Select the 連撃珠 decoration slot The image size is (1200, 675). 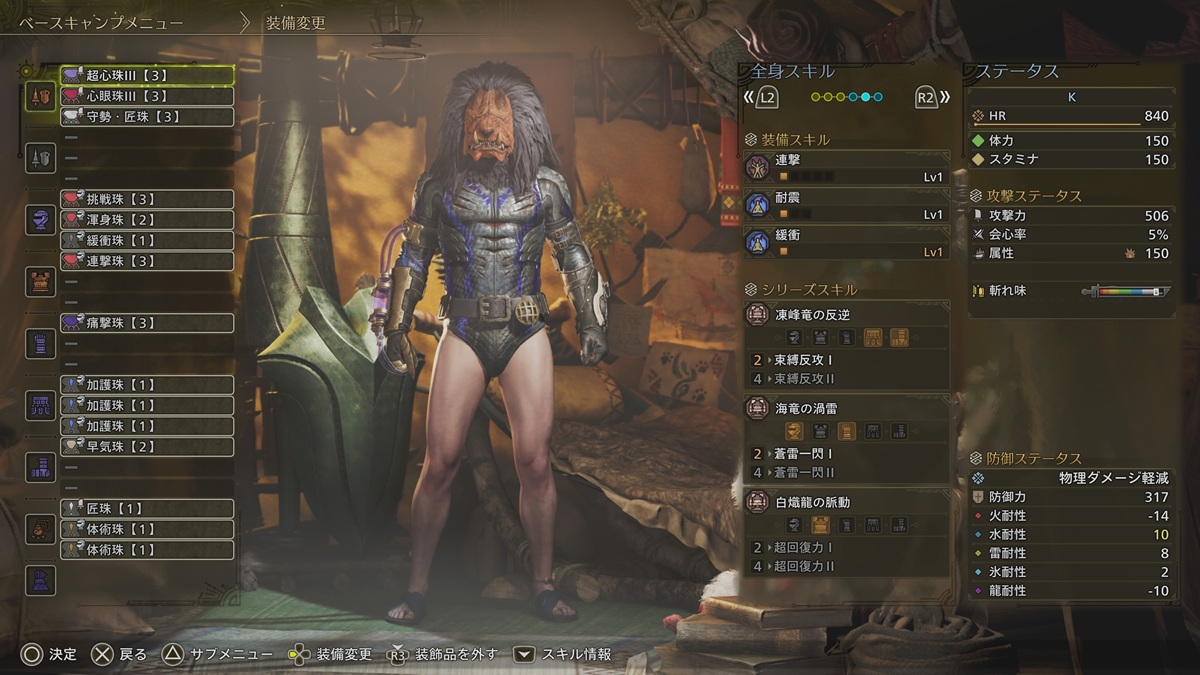pos(147,261)
